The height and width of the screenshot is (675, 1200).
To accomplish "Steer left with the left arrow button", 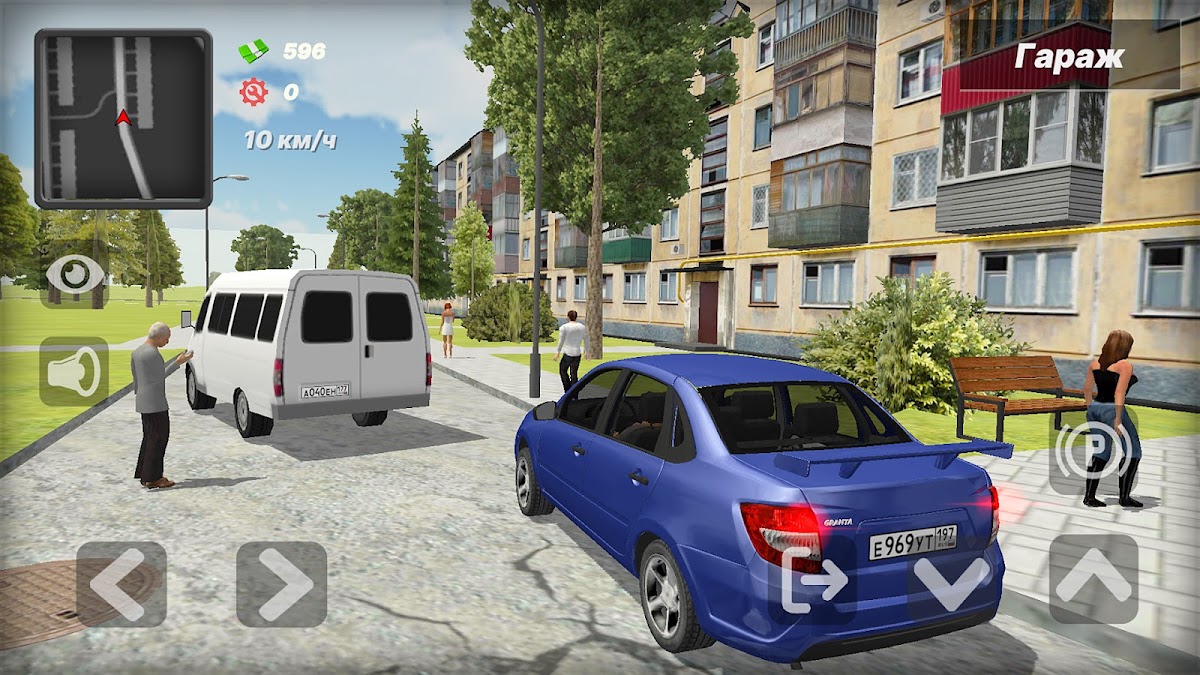I will (121, 584).
